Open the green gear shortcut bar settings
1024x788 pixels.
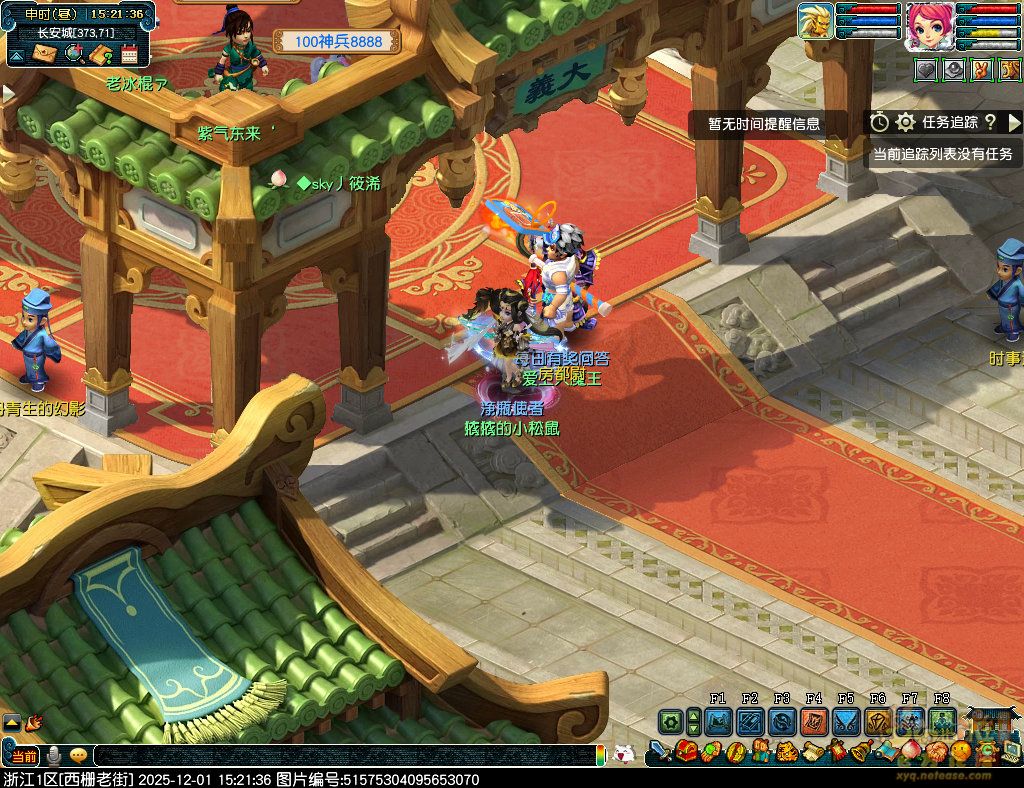tap(669, 721)
